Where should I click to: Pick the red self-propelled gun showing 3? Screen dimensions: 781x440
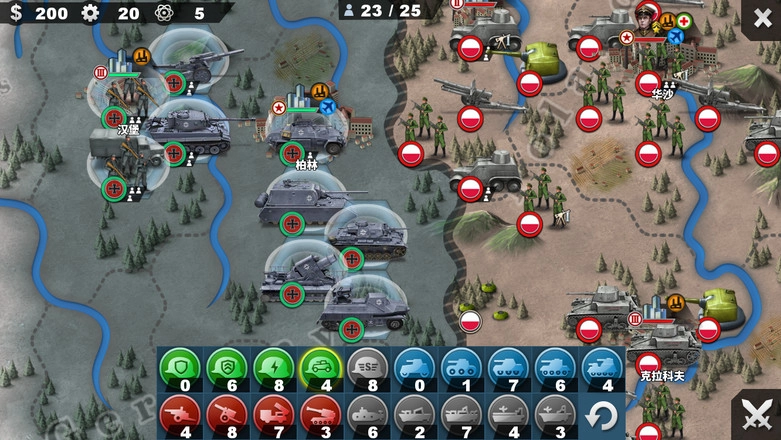[320, 413]
